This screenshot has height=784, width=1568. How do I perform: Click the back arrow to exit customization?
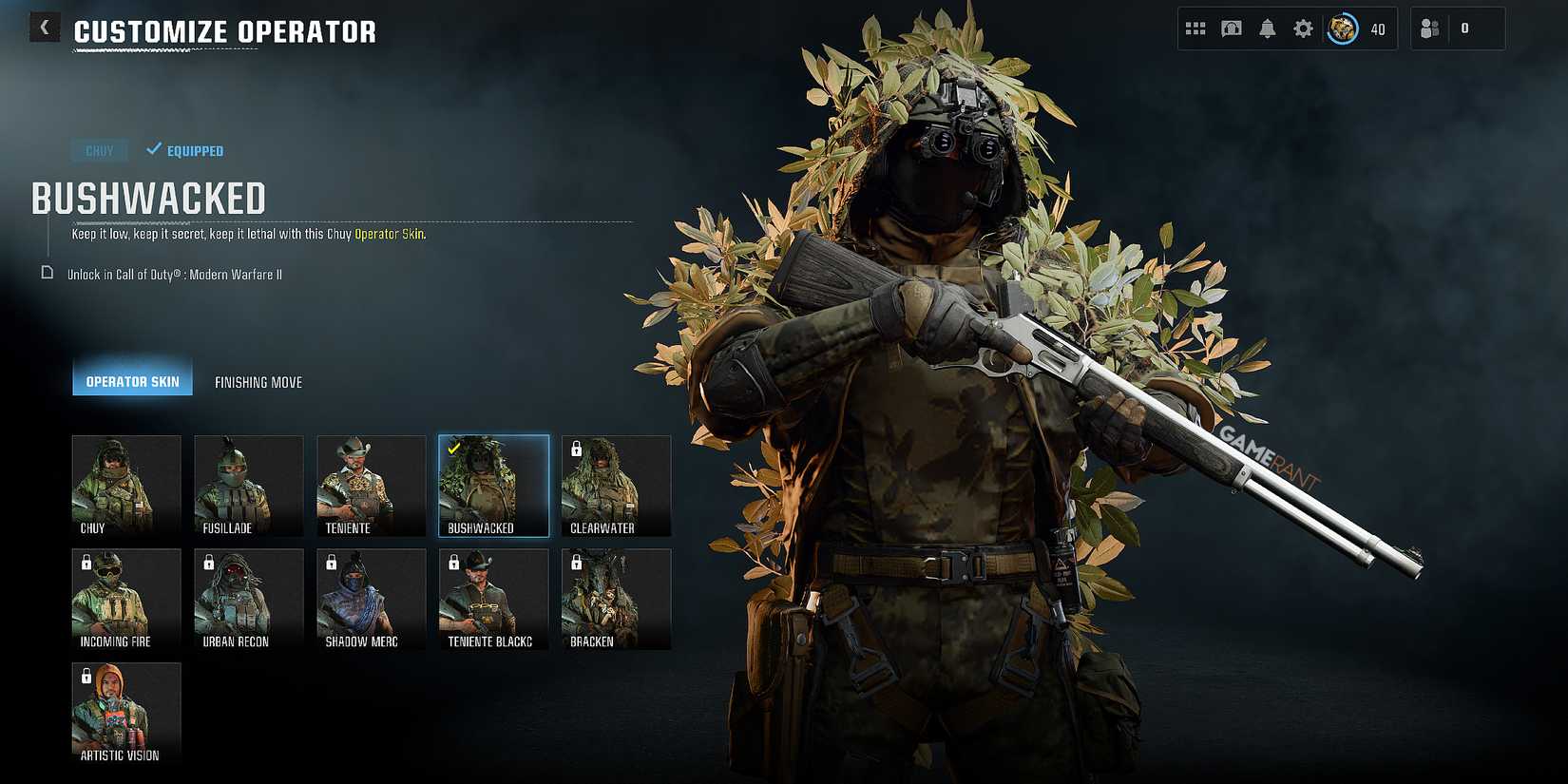(x=44, y=26)
